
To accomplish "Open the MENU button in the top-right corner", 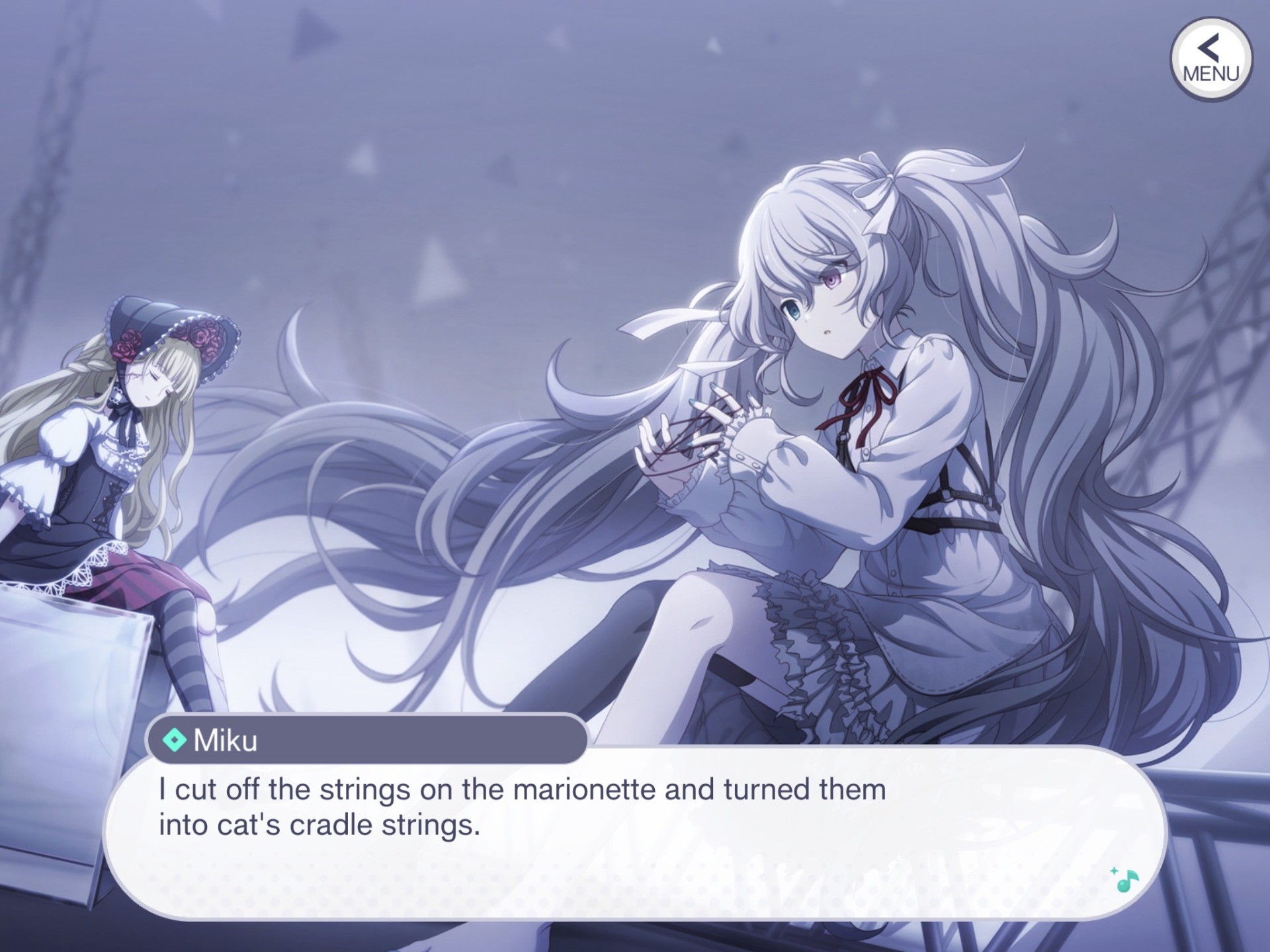I will point(1210,59).
